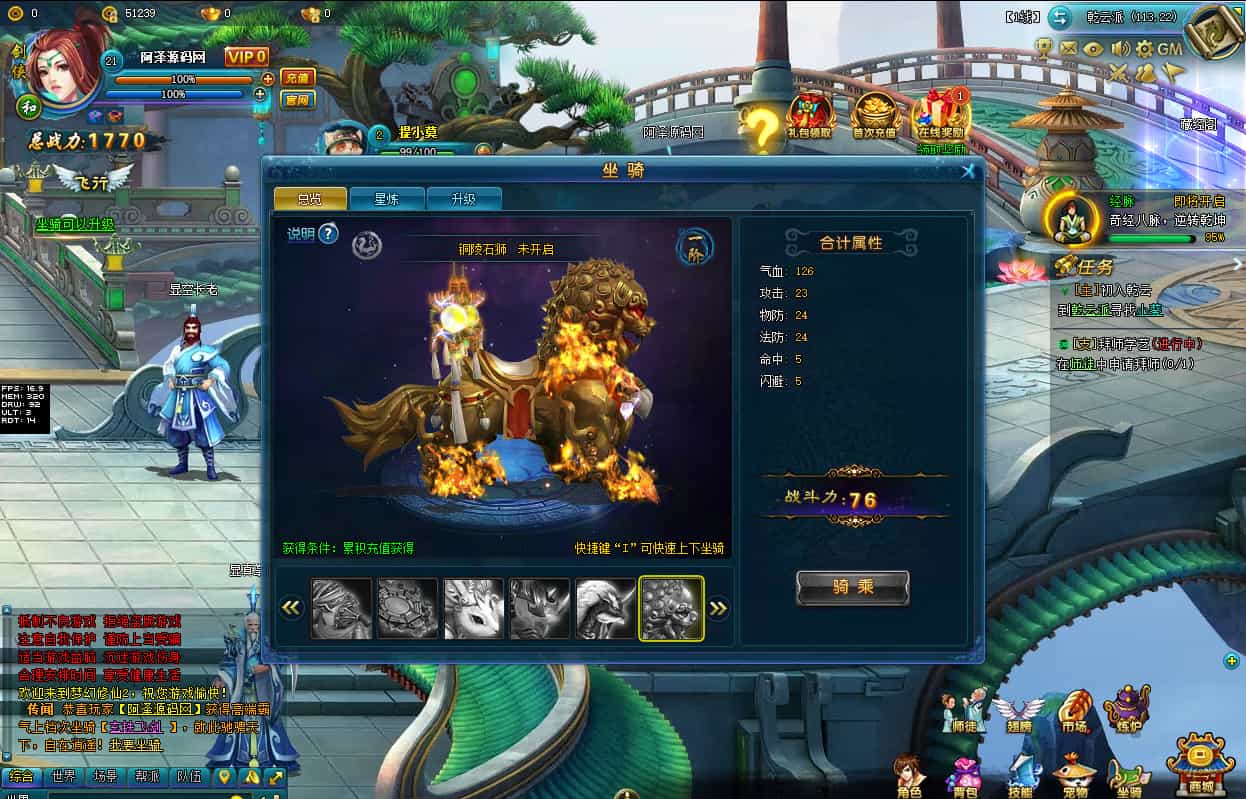
Task: Open the 背包 bag
Action: (x=965, y=778)
